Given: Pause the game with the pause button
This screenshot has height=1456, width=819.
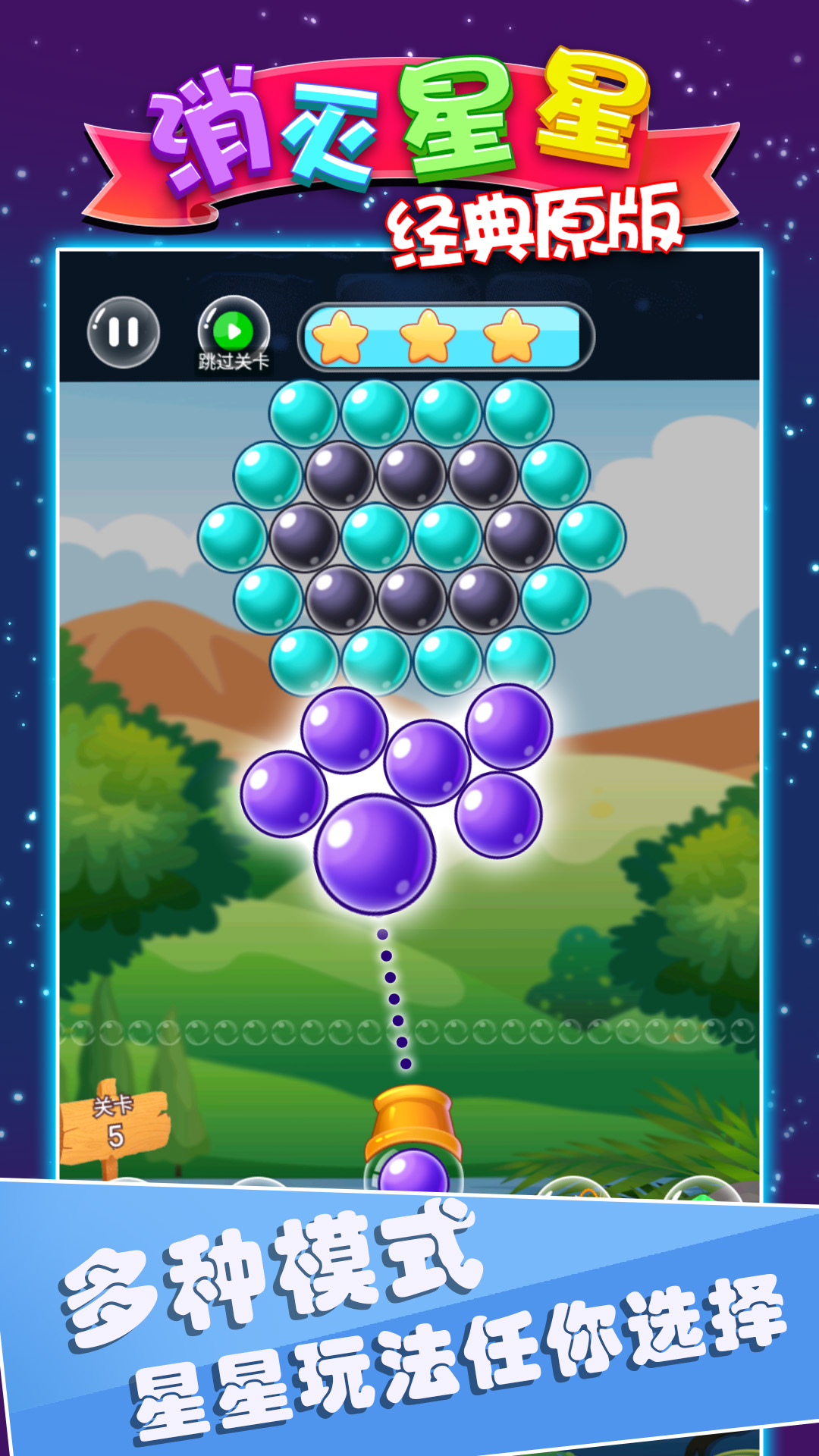Looking at the screenshot, I should coord(124,332).
